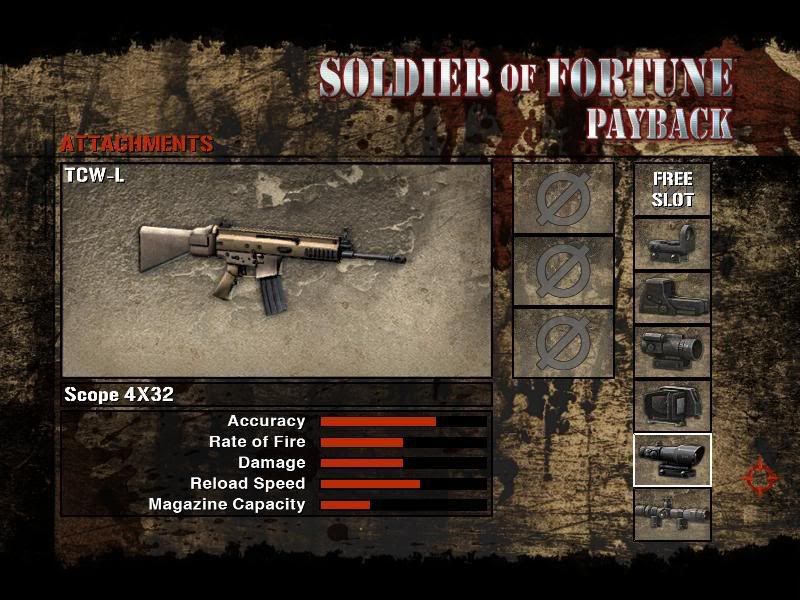Equip the long sniper scope attachment
Image resolution: width=800 pixels, height=600 pixels.
tap(672, 514)
